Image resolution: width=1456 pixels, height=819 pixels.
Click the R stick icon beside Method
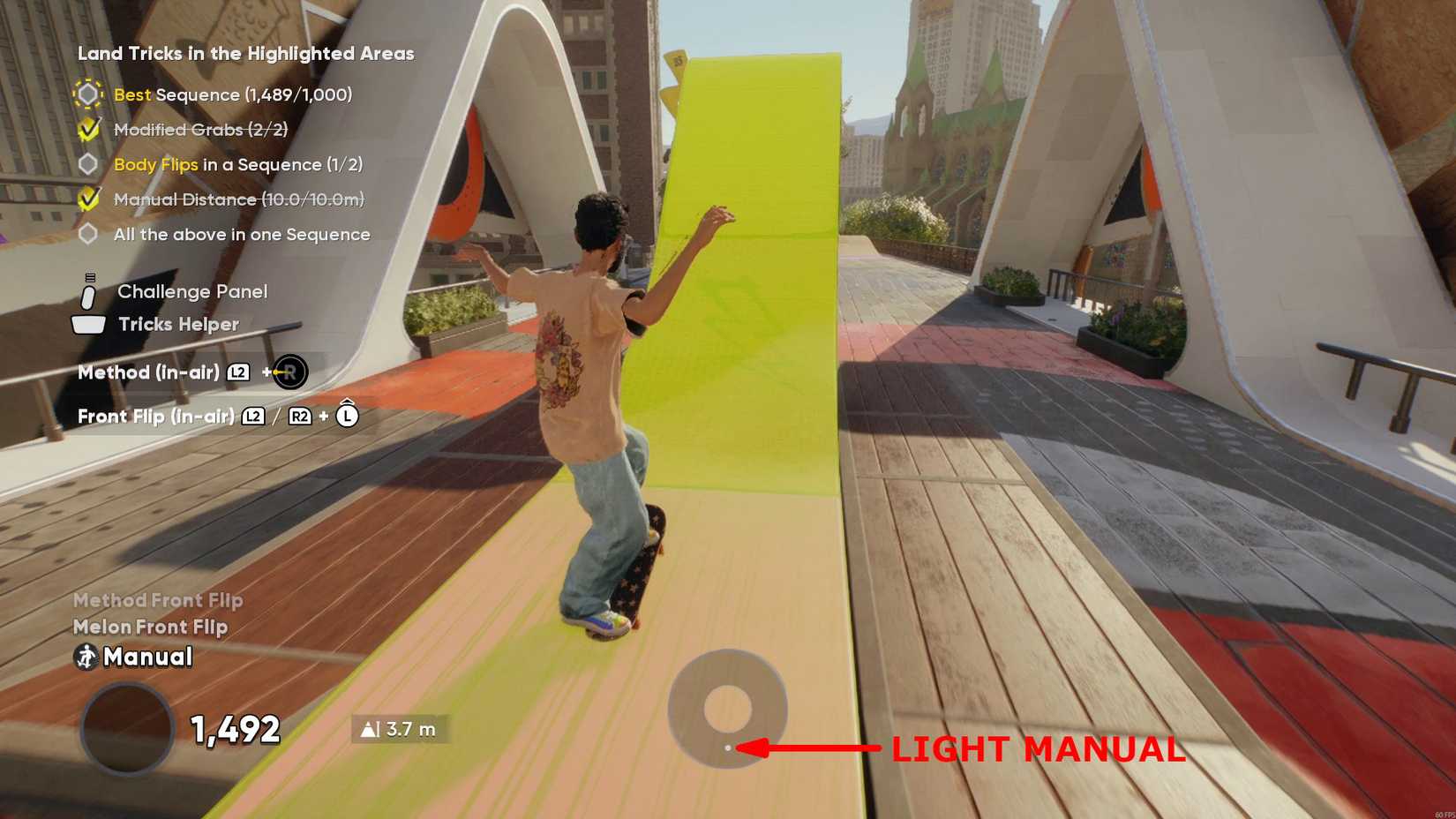coord(289,372)
